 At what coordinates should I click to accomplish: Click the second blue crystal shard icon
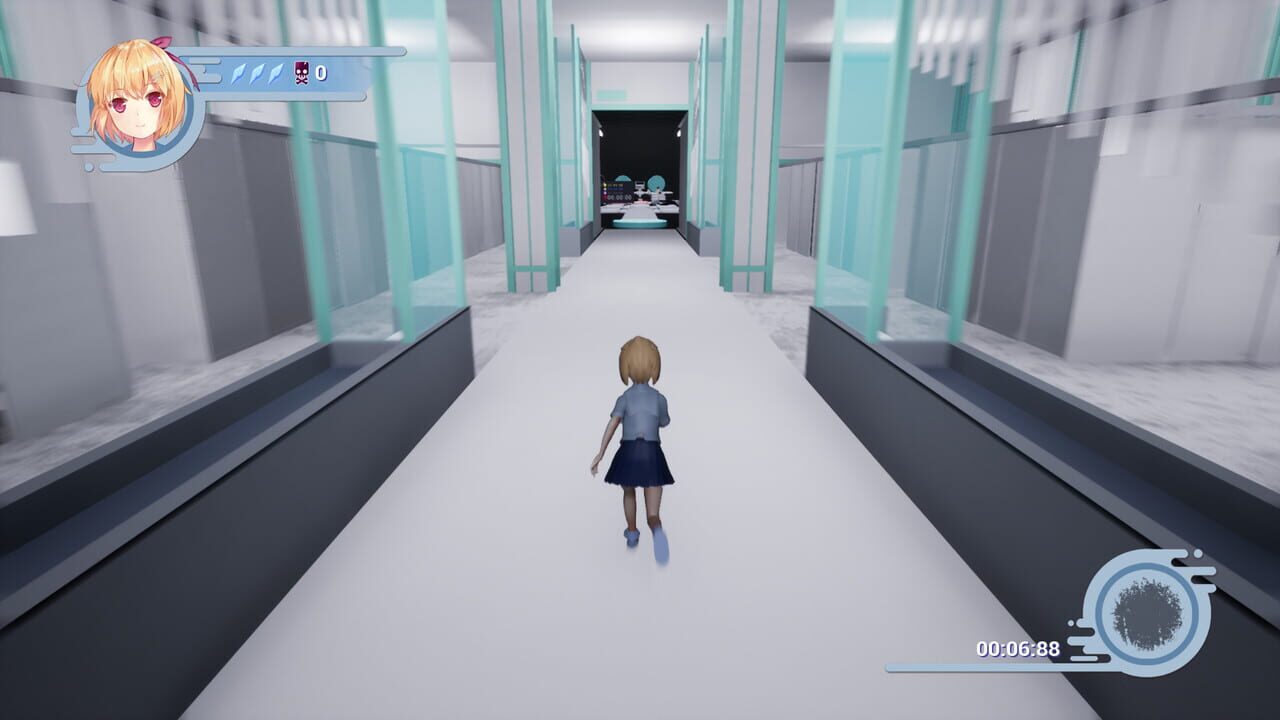click(x=257, y=74)
